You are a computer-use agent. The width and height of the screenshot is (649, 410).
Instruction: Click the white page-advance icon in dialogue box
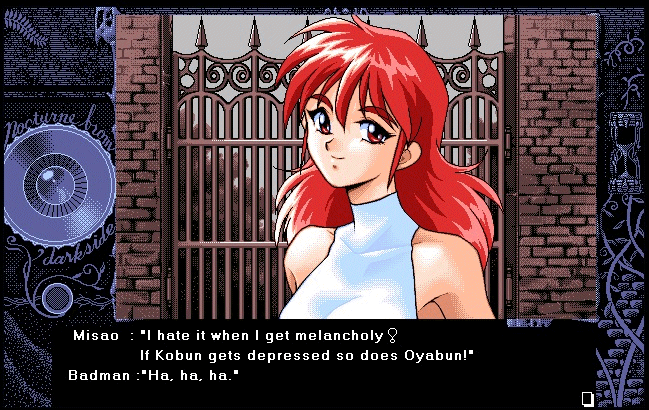(x=587, y=398)
